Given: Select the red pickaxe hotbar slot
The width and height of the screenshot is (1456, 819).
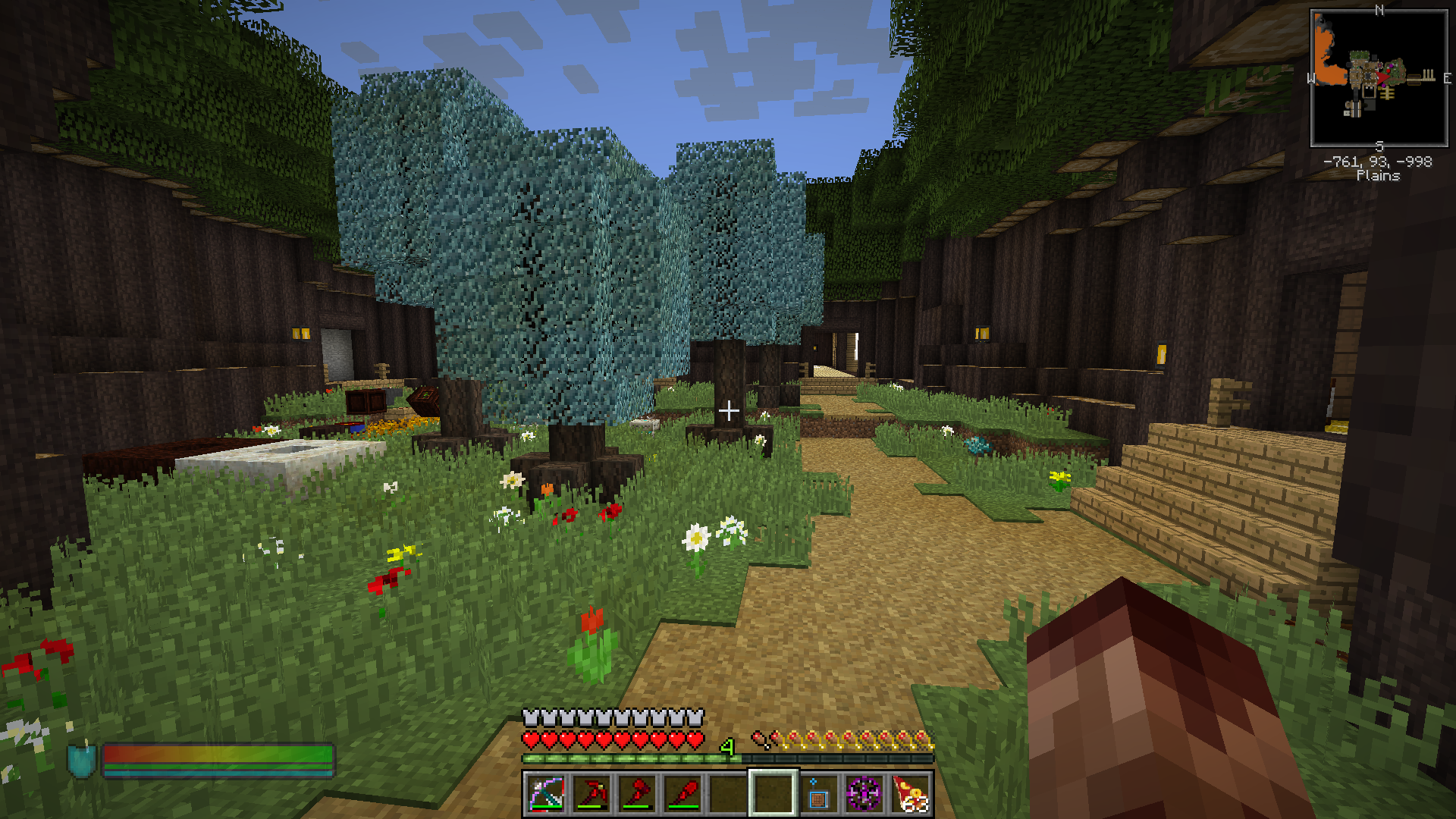Looking at the screenshot, I should 591,794.
